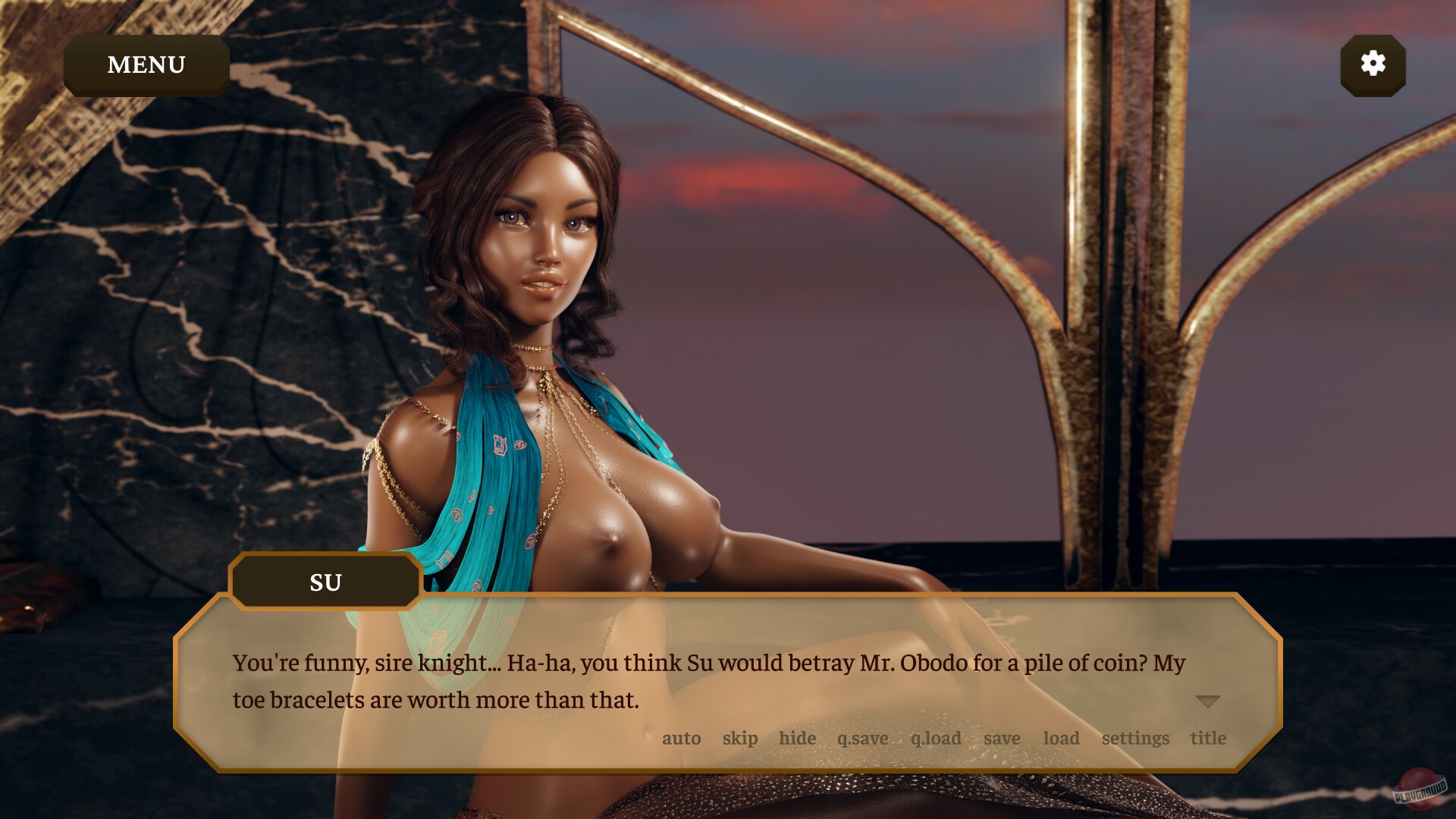The image size is (1456, 819).
Task: Open the save screen
Action: (x=1002, y=738)
